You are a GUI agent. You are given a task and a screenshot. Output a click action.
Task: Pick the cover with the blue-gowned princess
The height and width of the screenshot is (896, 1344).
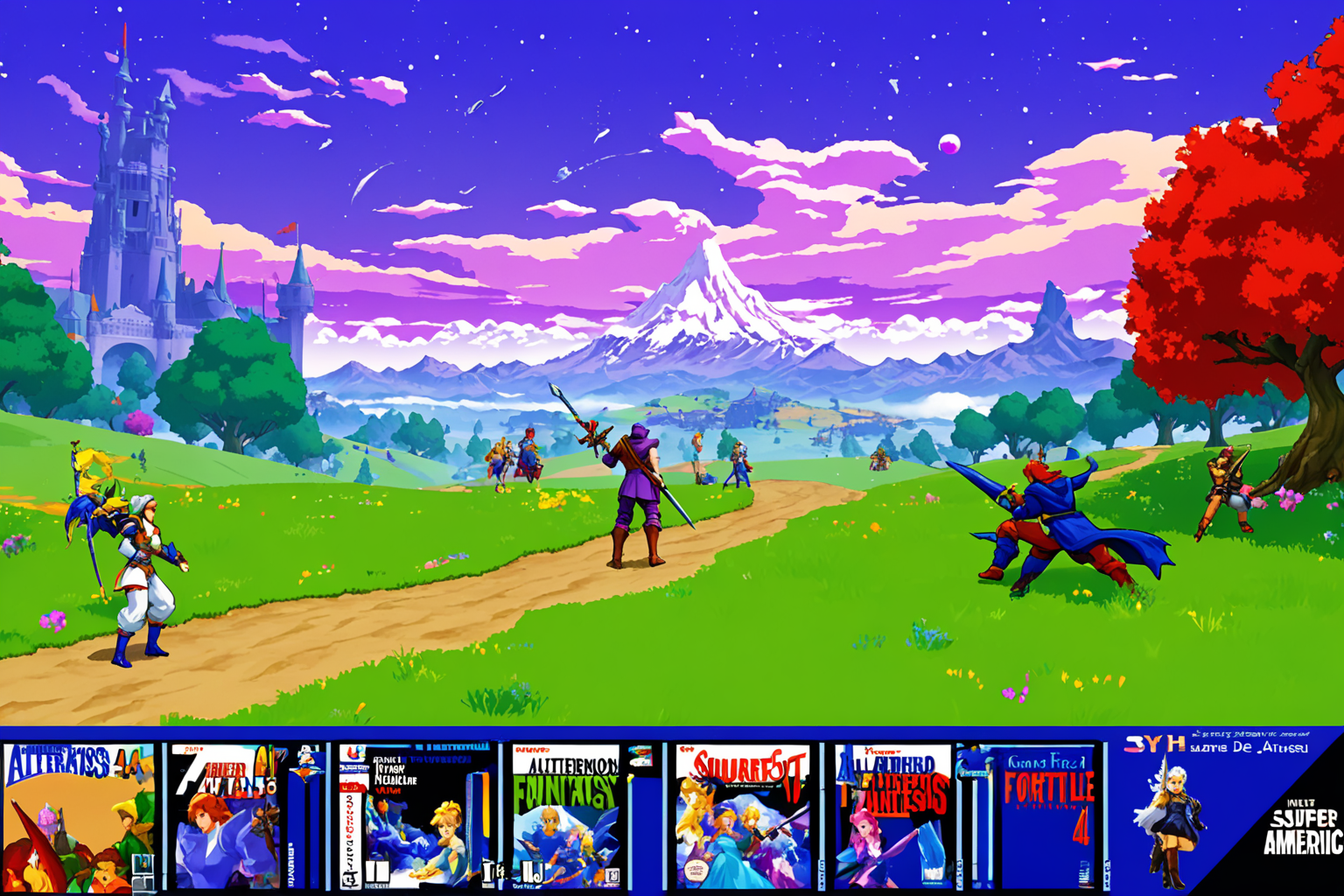(x=742, y=816)
